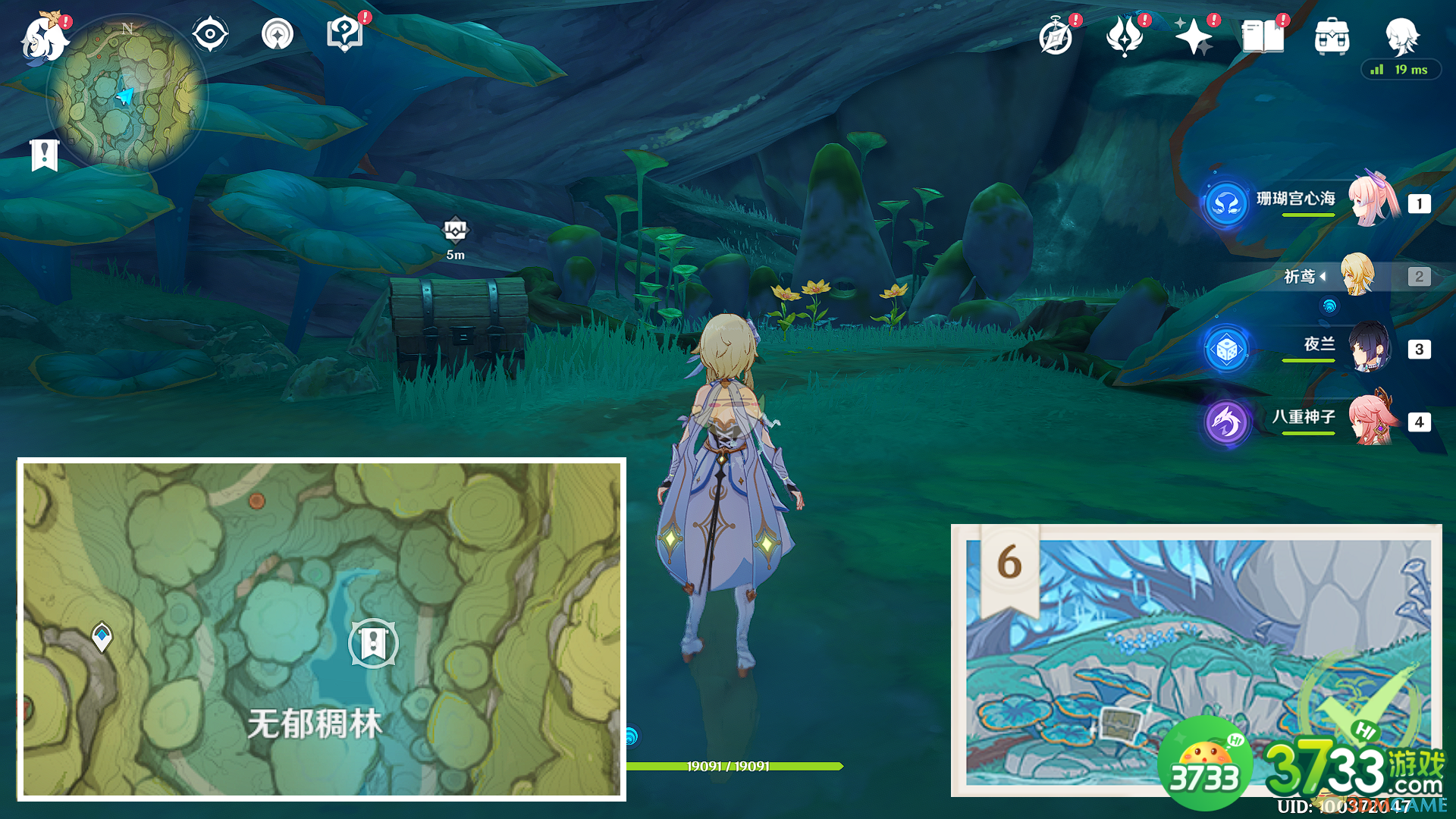The image size is (1456, 819).
Task: Open the character profile head icon
Action: click(1401, 35)
